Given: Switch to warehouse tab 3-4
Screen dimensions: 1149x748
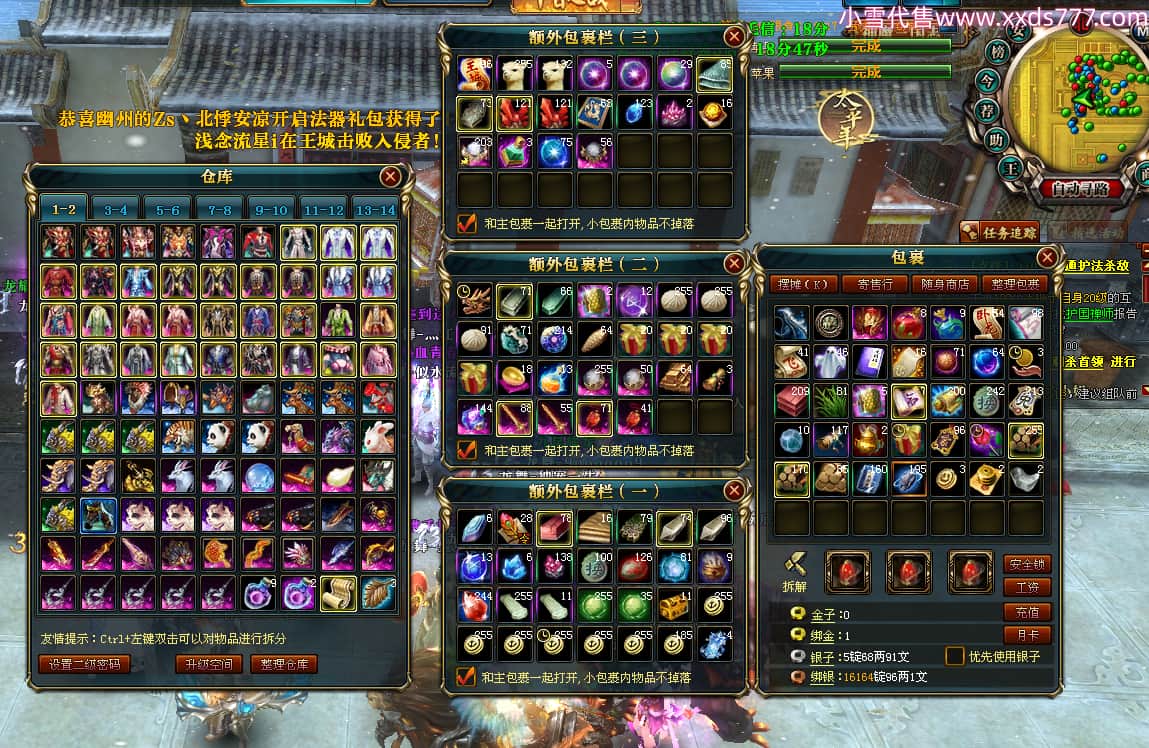Looking at the screenshot, I should (116, 210).
